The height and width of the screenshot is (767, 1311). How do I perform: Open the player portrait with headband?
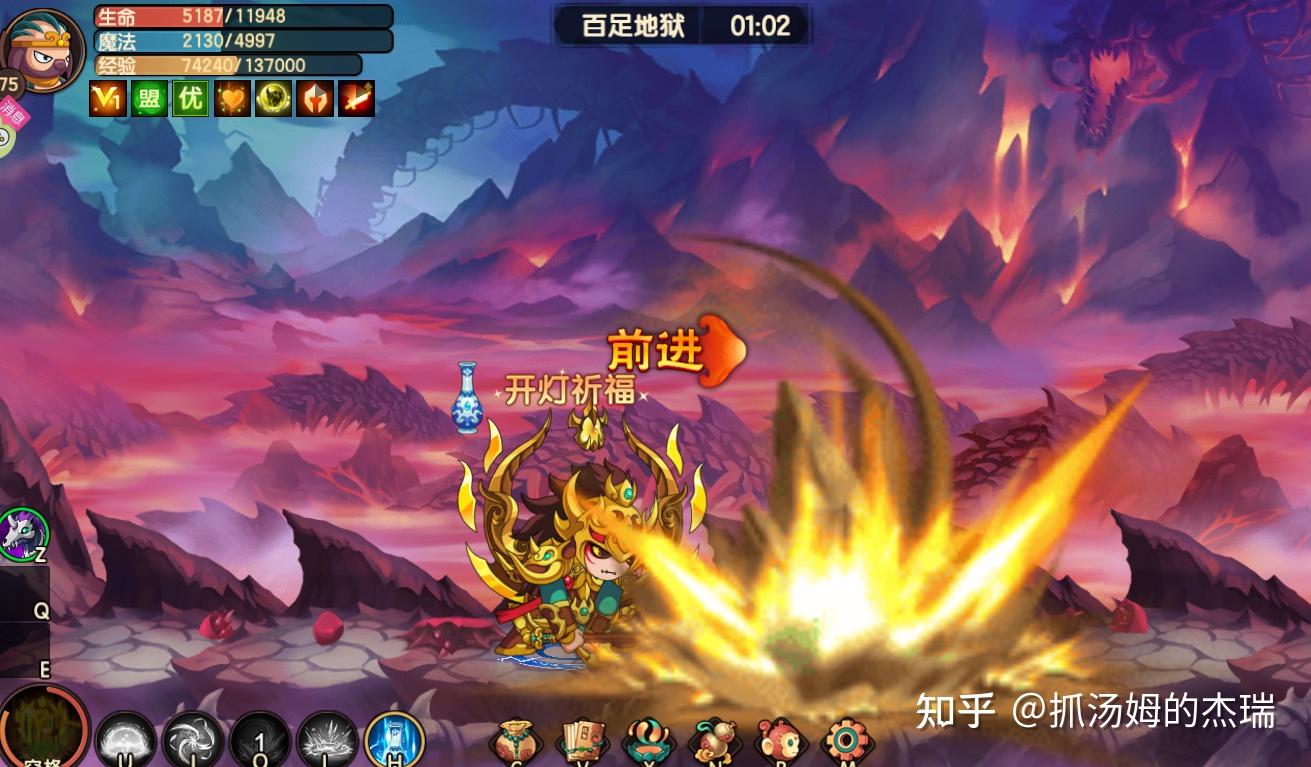coord(42,48)
